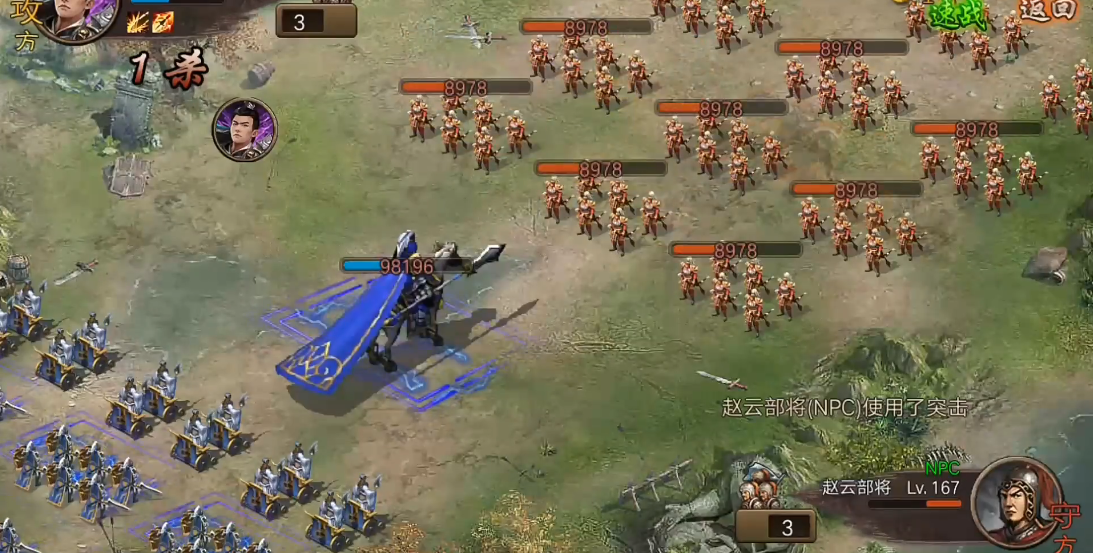Select the defender's soldier squad icon
Viewport: 1093px width, 553px height.
[x=761, y=485]
